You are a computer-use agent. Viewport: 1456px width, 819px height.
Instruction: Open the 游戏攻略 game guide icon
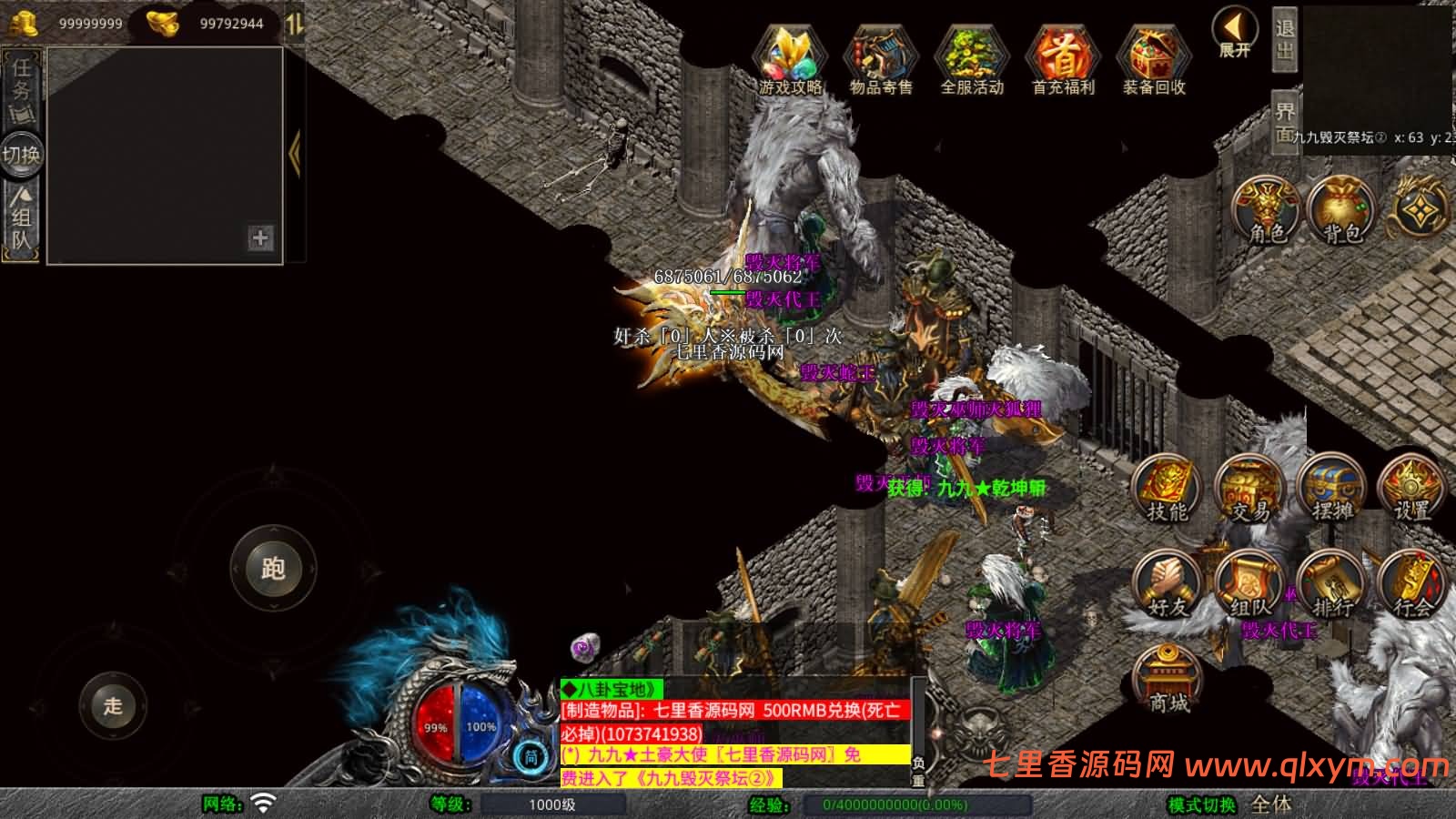tap(790, 59)
